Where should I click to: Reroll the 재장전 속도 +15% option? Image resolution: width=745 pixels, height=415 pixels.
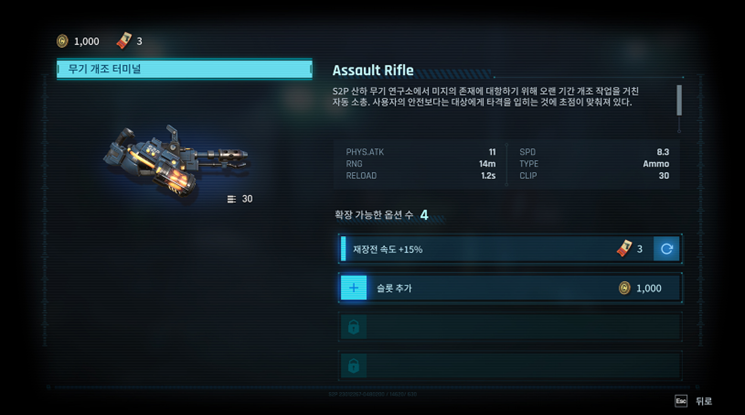667,249
